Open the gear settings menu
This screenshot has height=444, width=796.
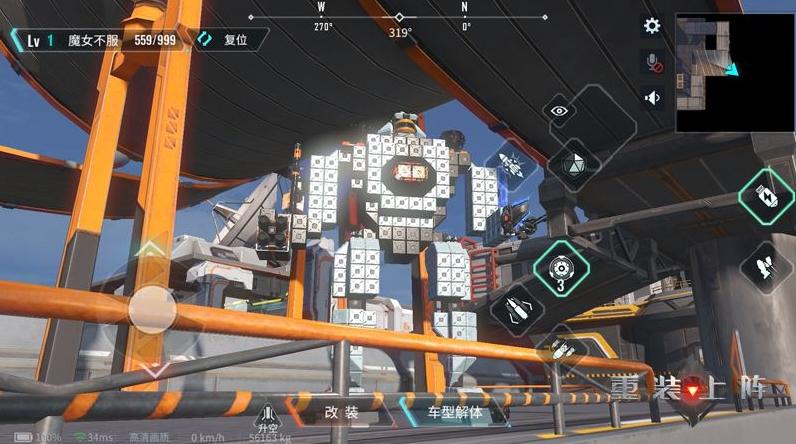652,27
